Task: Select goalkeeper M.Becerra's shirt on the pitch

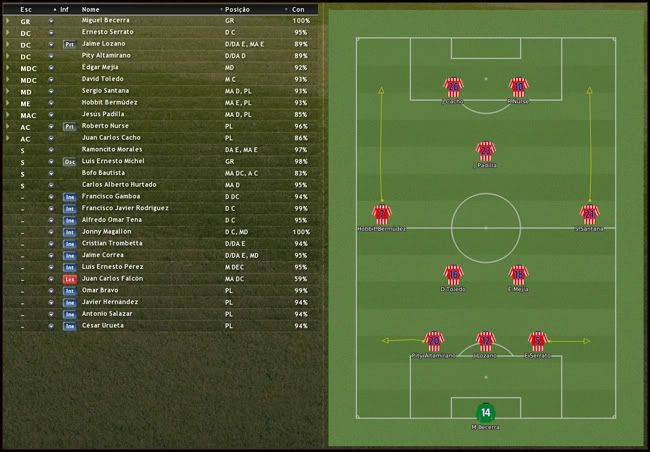Action: click(x=485, y=411)
